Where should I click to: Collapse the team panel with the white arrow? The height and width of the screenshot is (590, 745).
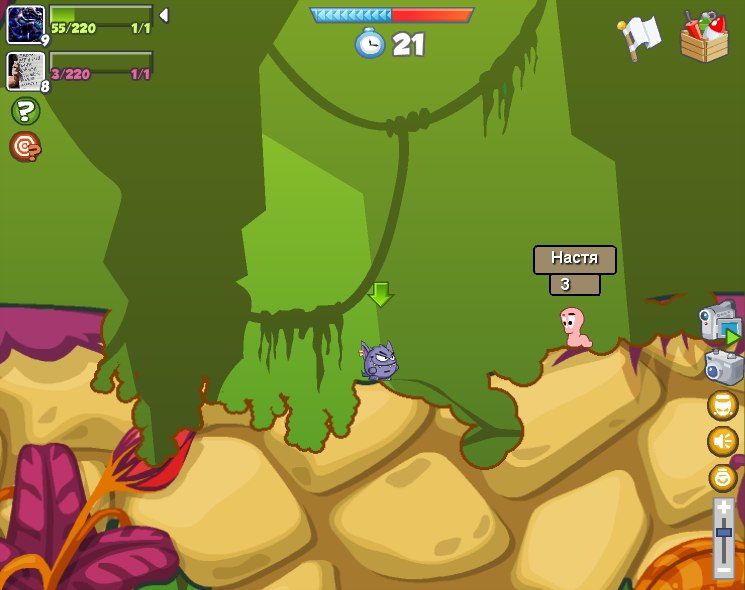point(163,15)
